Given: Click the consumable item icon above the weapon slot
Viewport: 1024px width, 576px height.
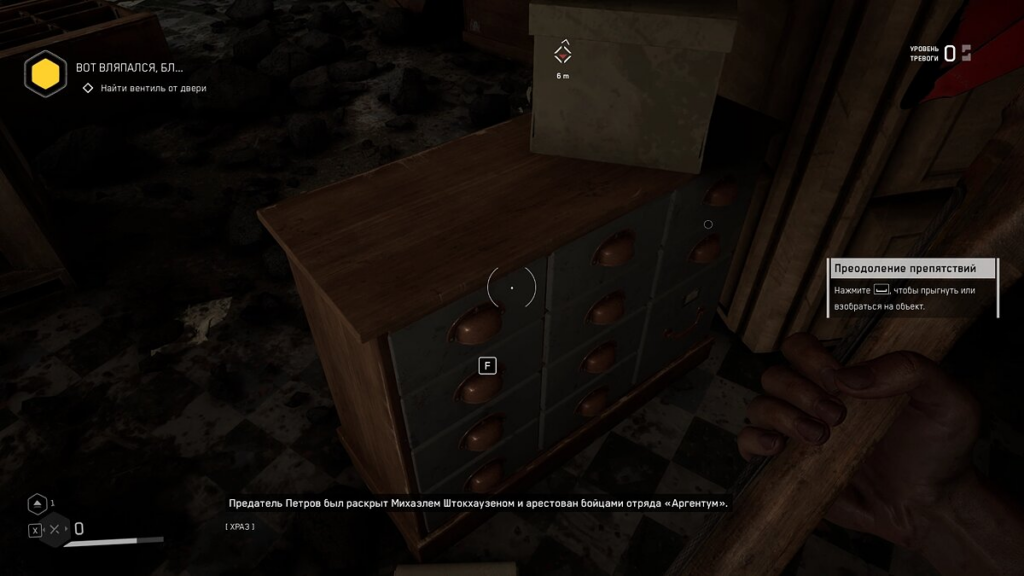Looking at the screenshot, I should click(37, 503).
